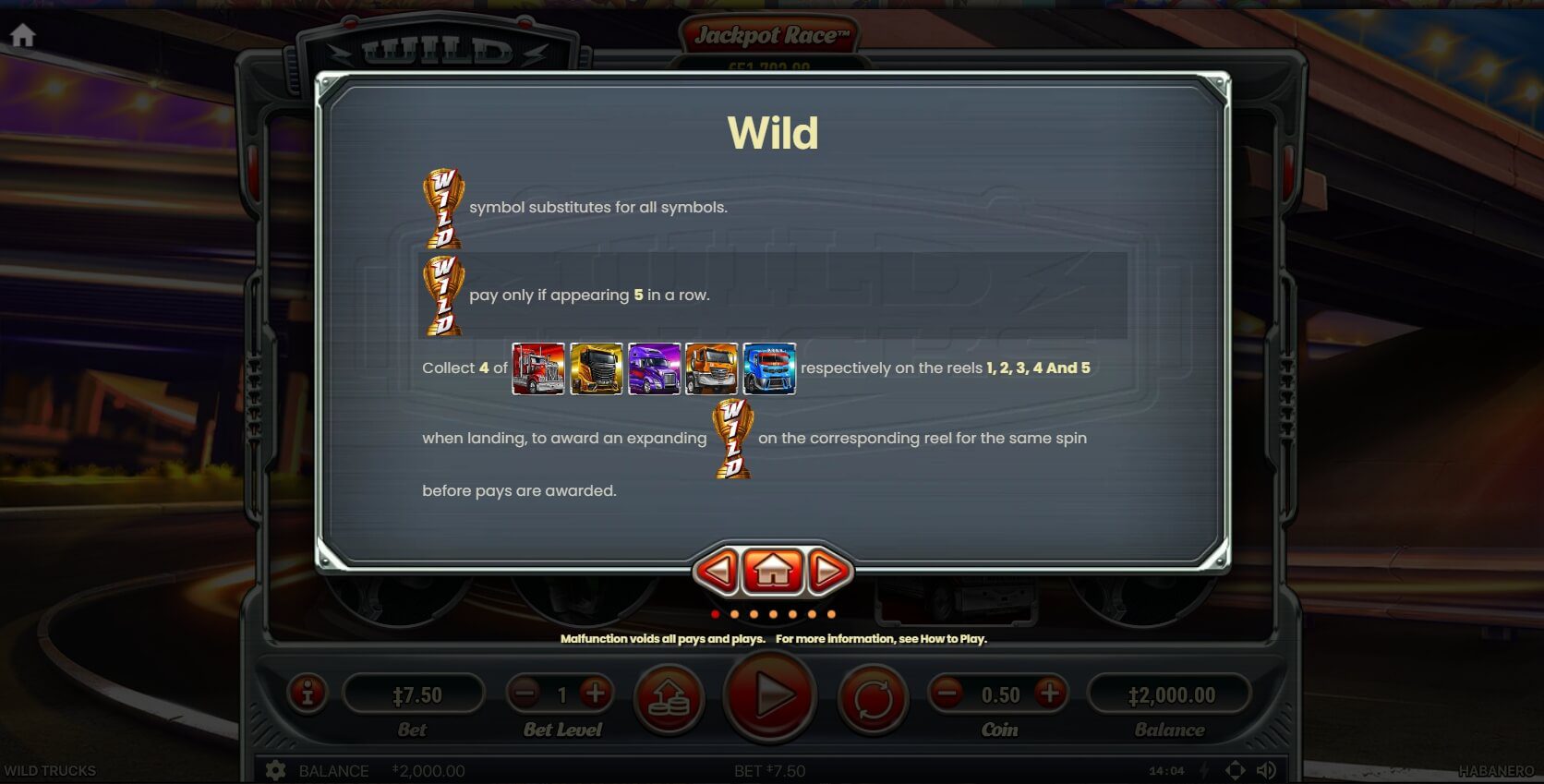Click the blue truck symbol in the paytable
1544x784 pixels.
click(x=768, y=368)
